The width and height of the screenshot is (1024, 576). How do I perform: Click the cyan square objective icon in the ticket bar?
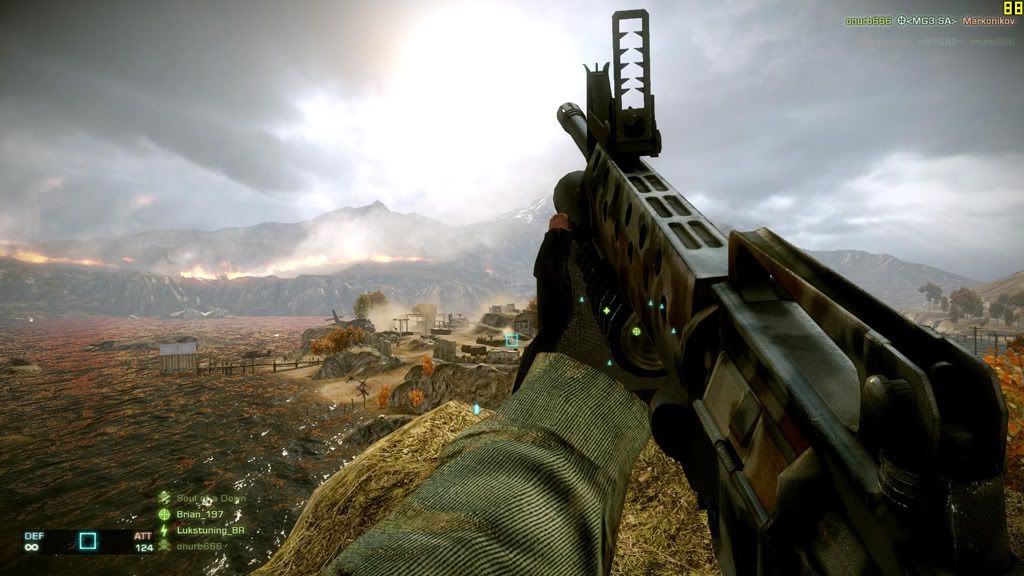coord(88,541)
